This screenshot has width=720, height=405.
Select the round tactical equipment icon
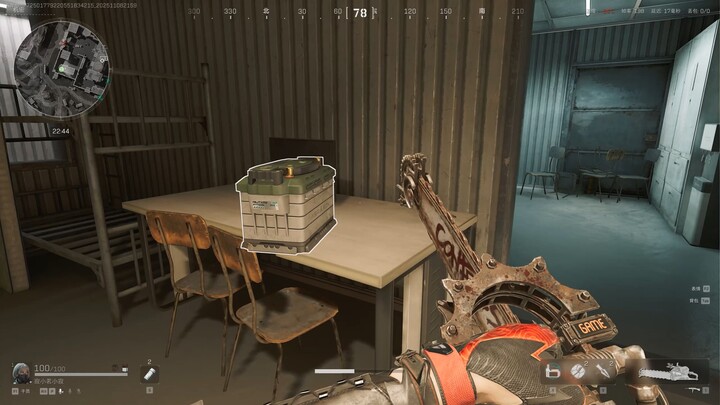[577, 372]
